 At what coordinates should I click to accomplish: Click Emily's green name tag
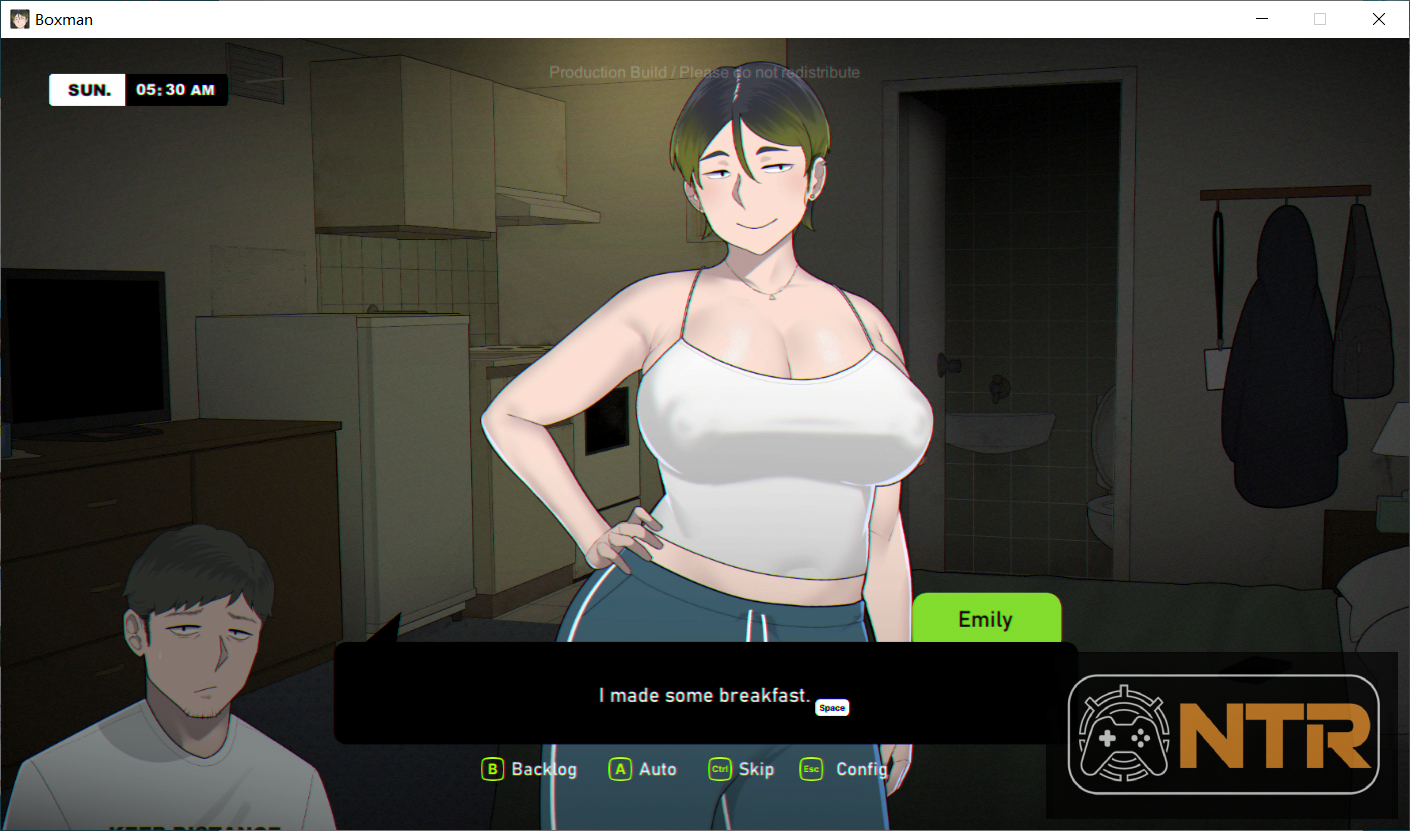[986, 619]
